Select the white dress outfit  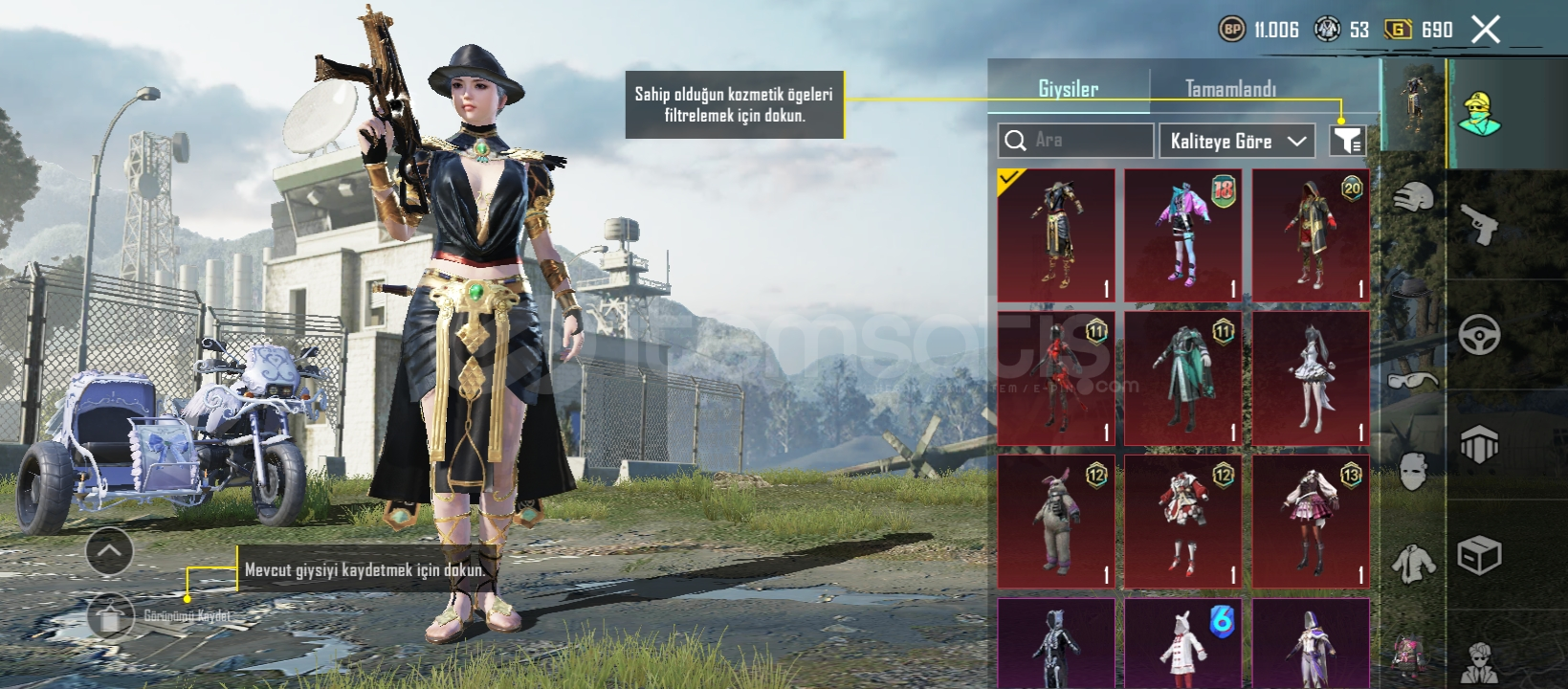pyautogui.click(x=1311, y=379)
